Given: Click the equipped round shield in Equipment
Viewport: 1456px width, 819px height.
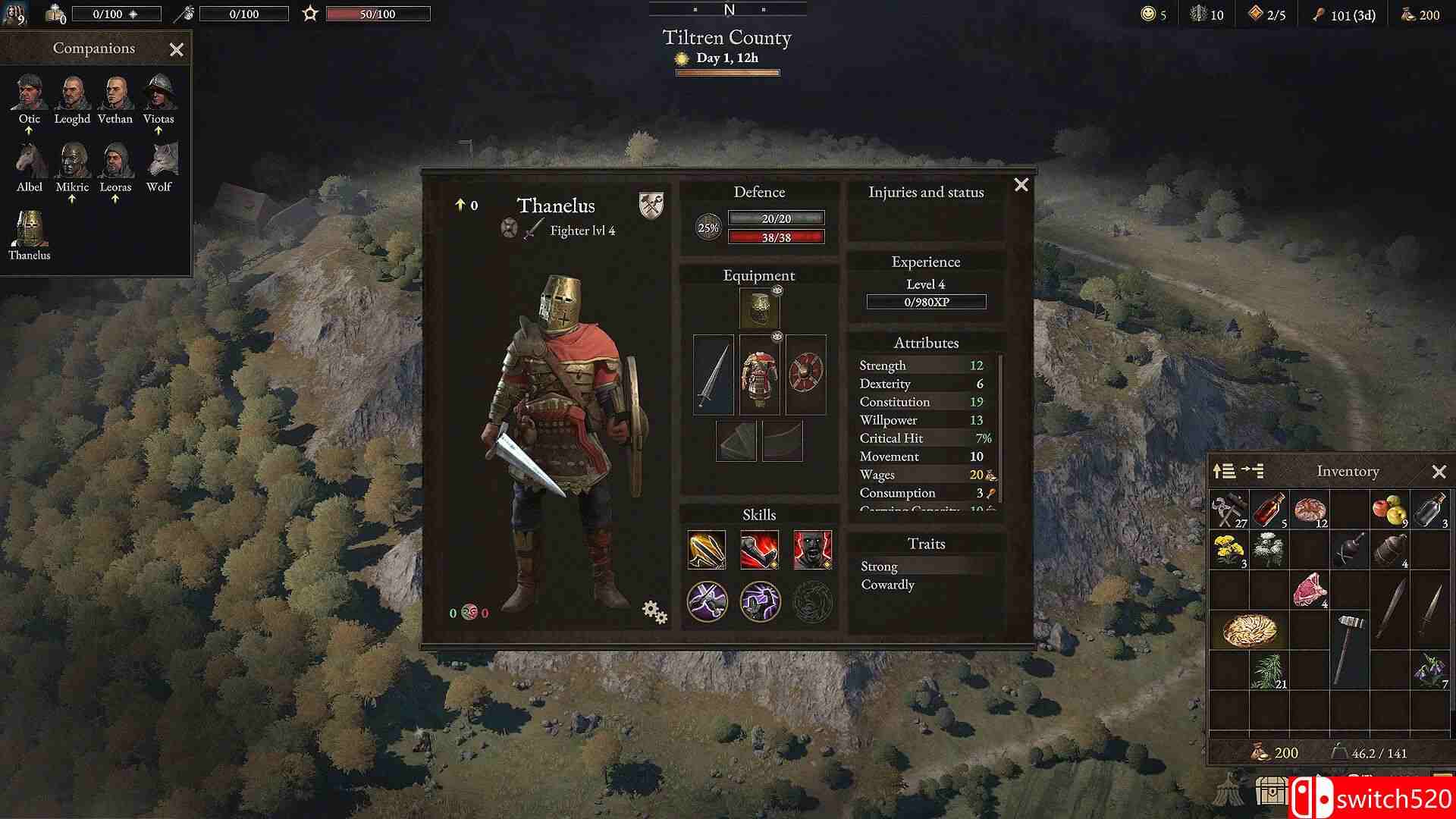Looking at the screenshot, I should [805, 374].
